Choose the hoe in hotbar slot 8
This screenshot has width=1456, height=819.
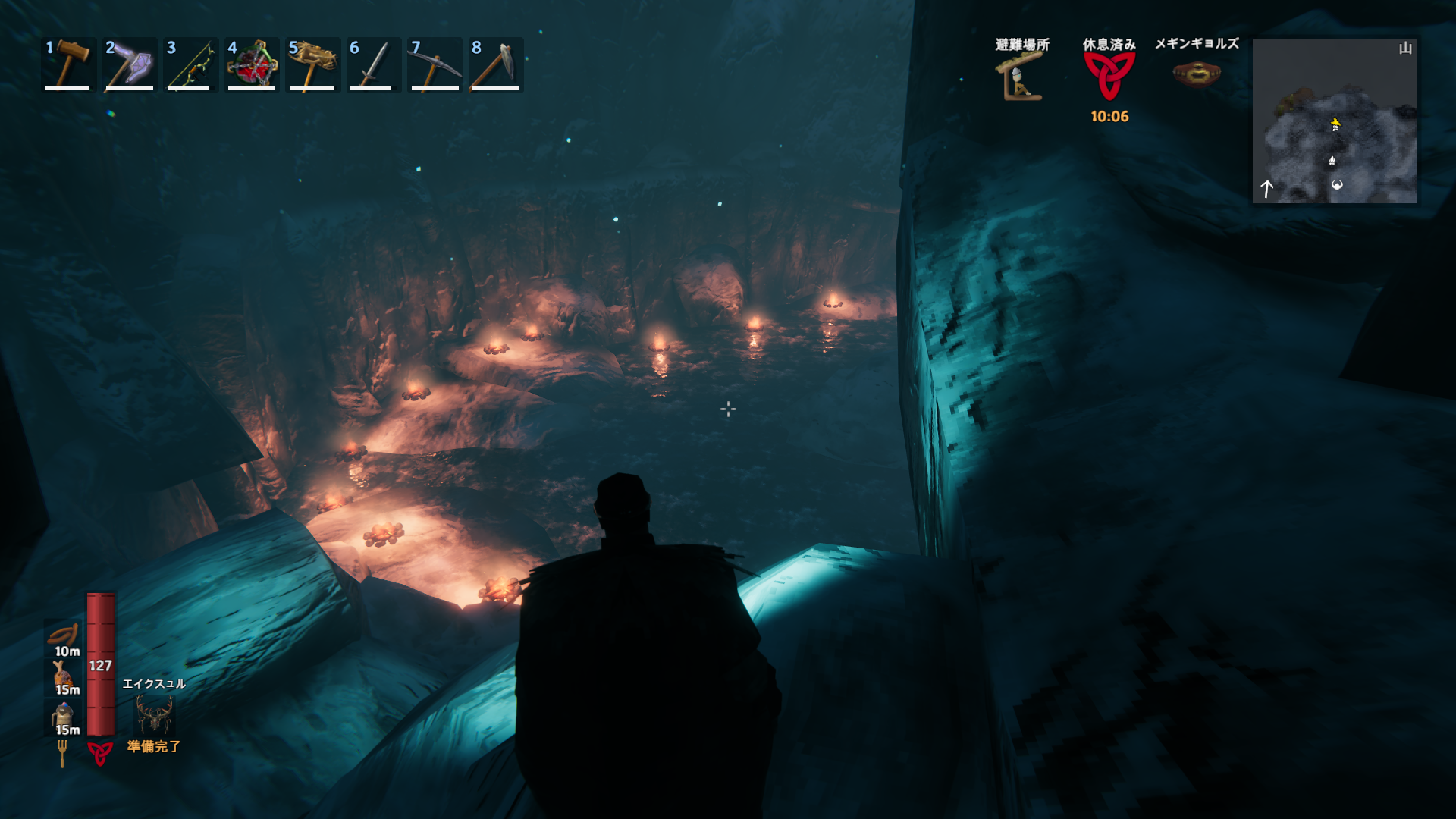[x=496, y=64]
